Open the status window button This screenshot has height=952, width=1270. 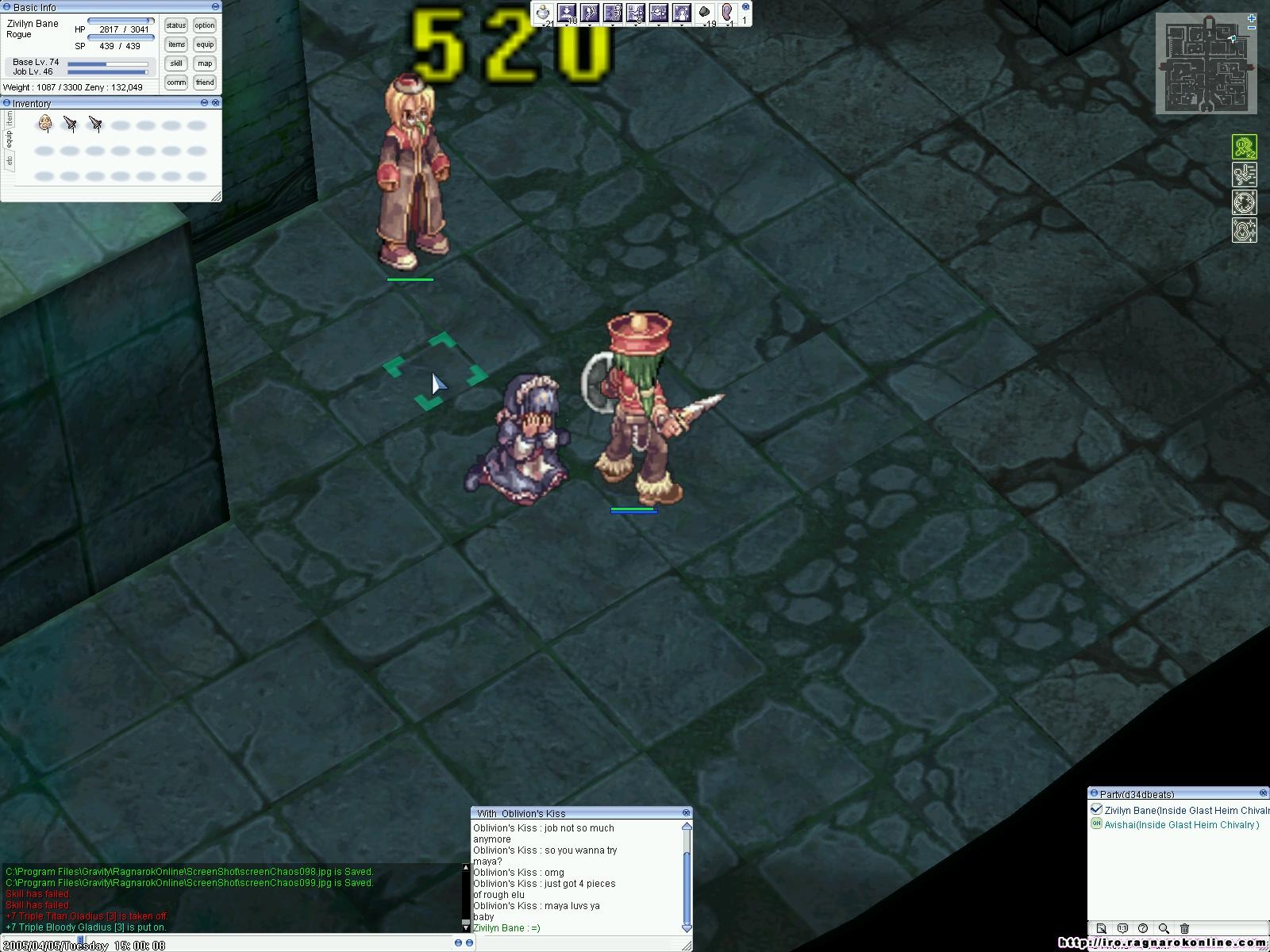click(x=176, y=25)
